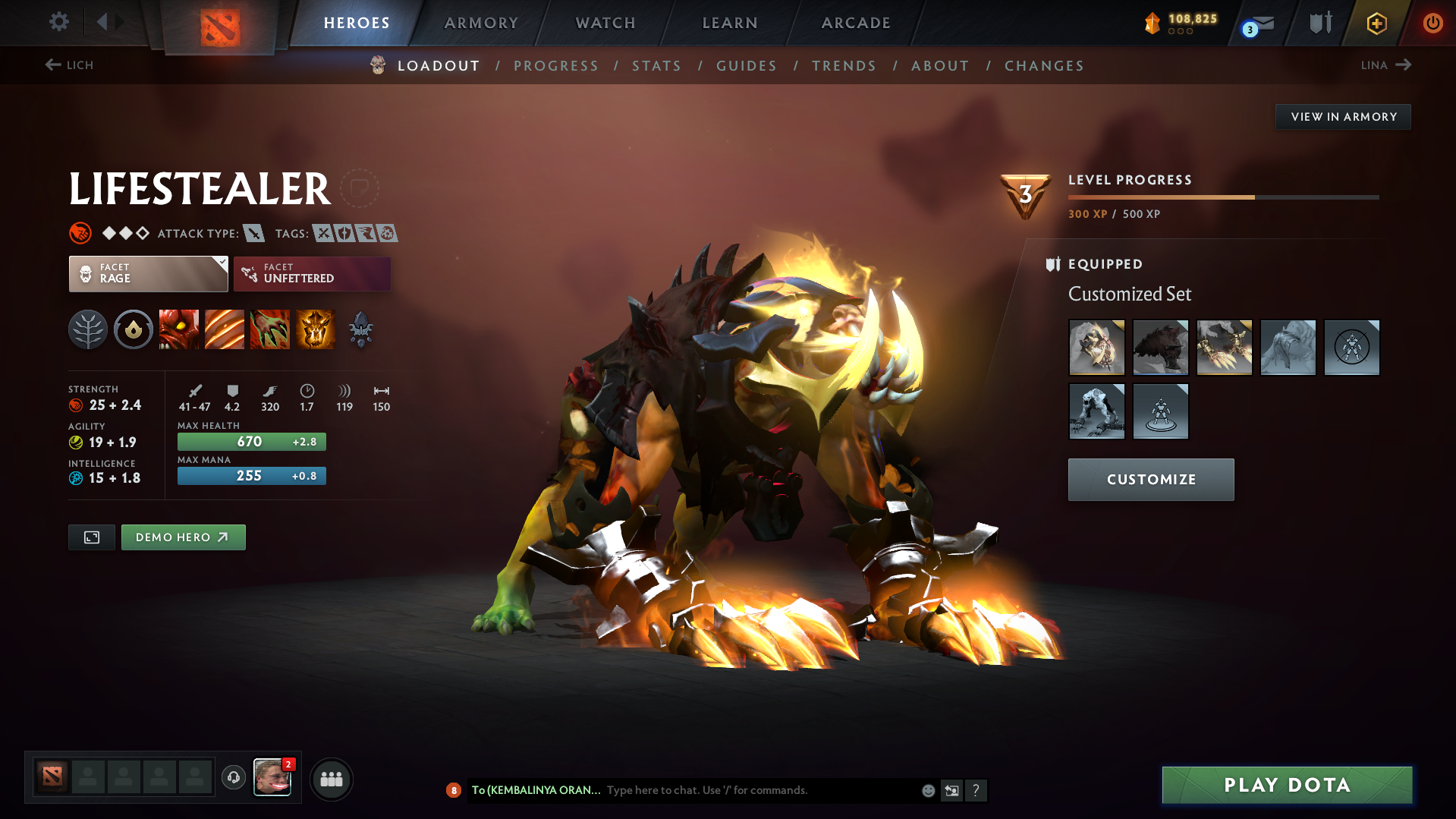This screenshot has height=819, width=1456.
Task: Show the Trends subtab
Action: click(844, 66)
